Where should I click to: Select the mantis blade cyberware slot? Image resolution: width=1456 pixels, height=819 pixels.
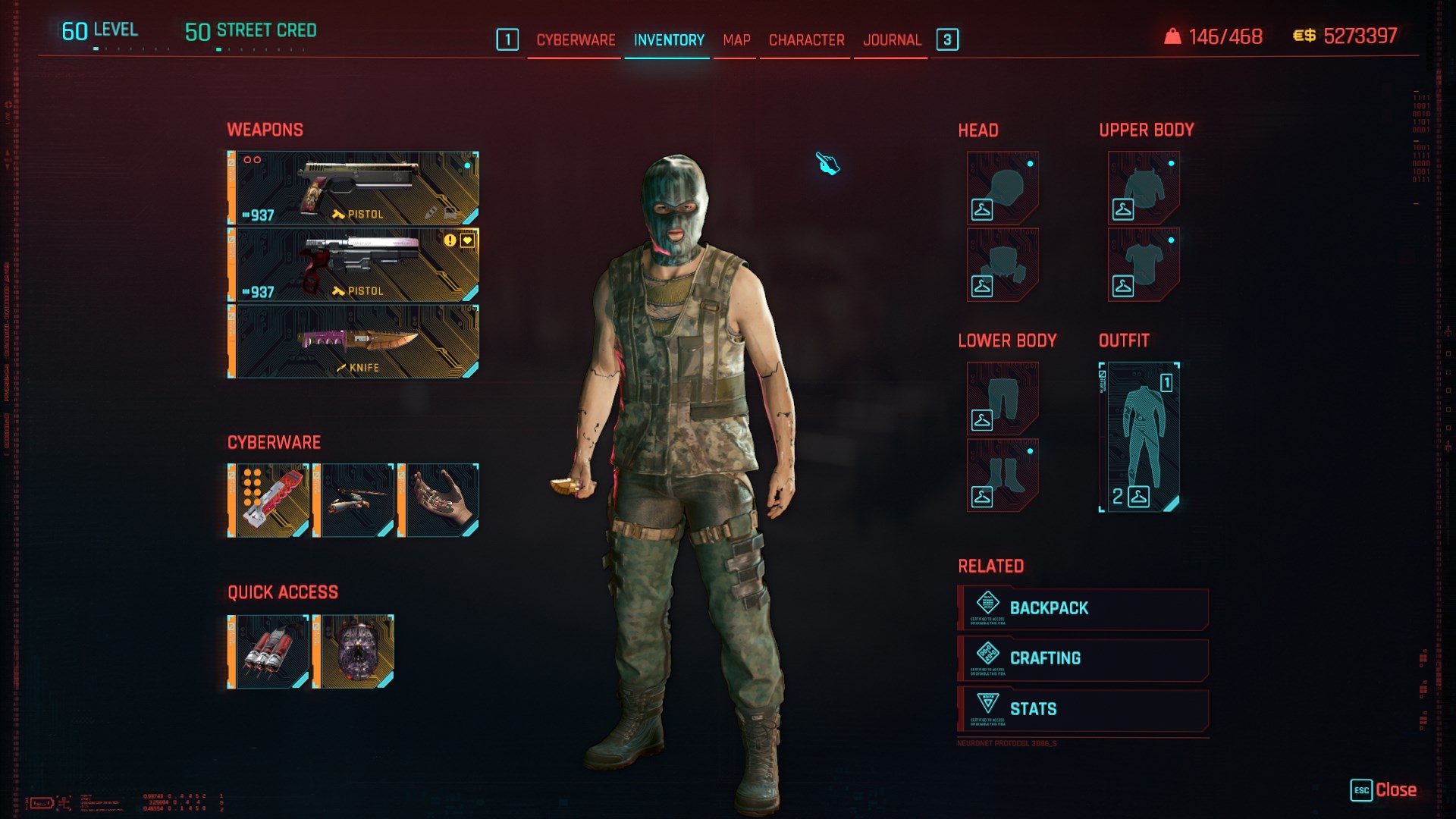point(354,500)
